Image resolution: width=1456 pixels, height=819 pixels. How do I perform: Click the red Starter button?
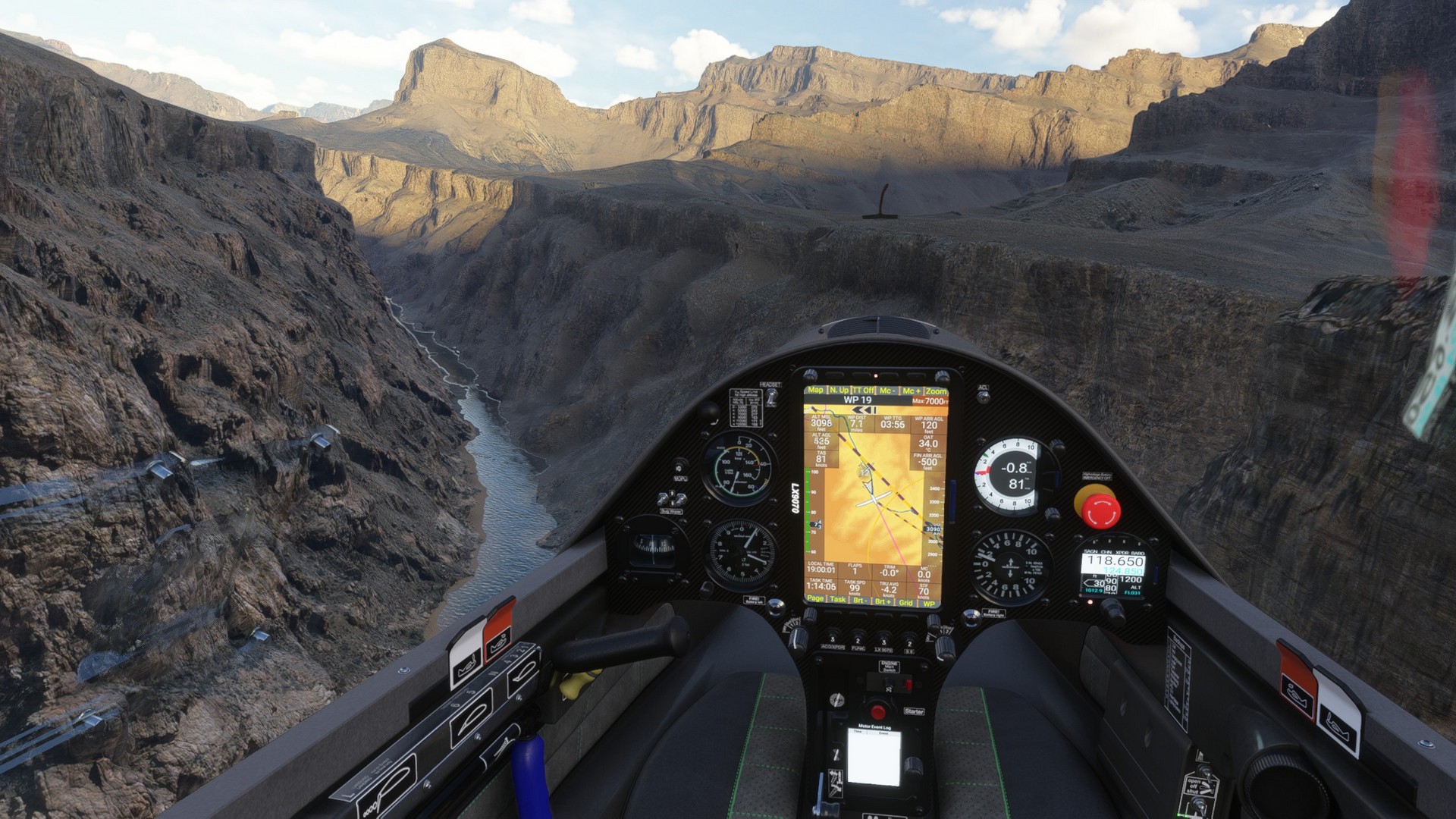(878, 711)
